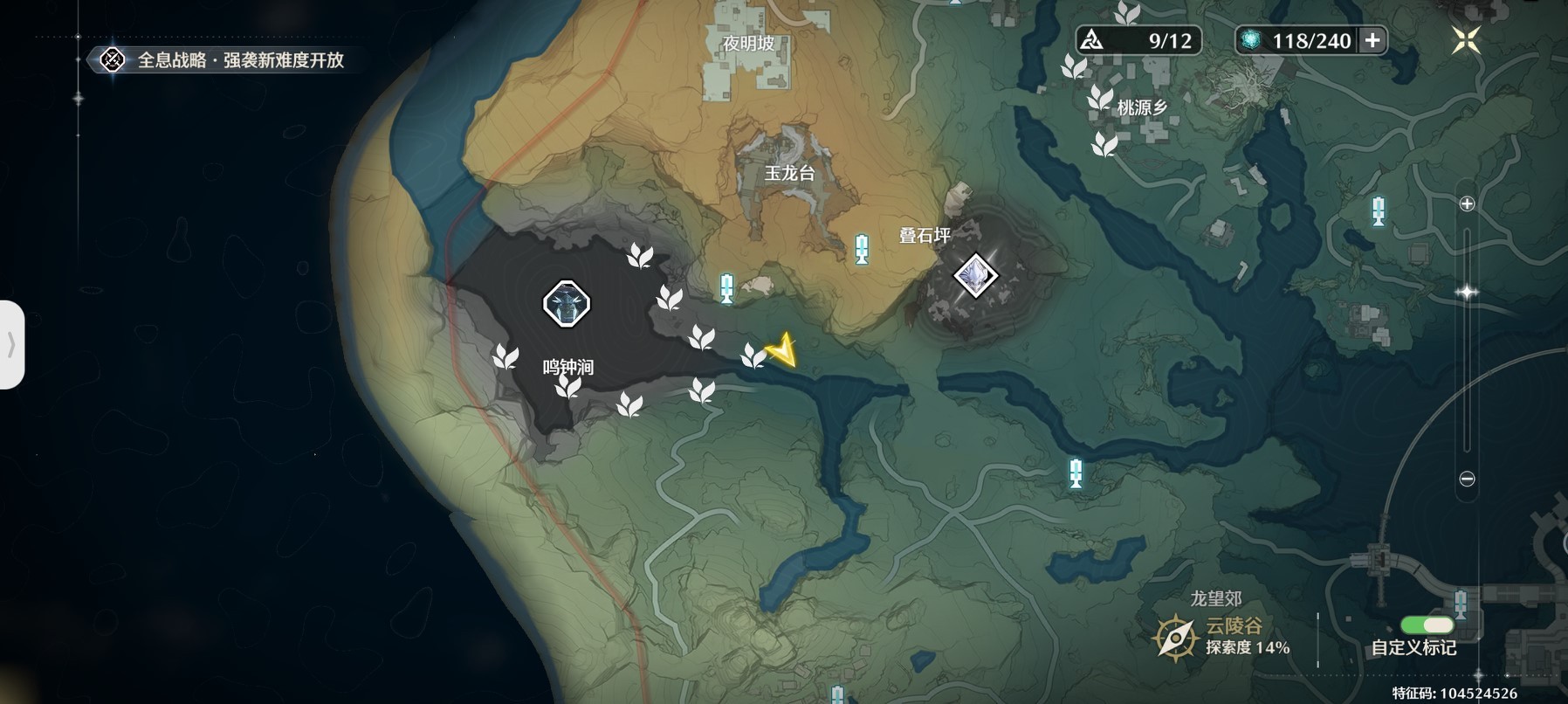
Task: Expand the left side panel arrow
Action: point(11,344)
